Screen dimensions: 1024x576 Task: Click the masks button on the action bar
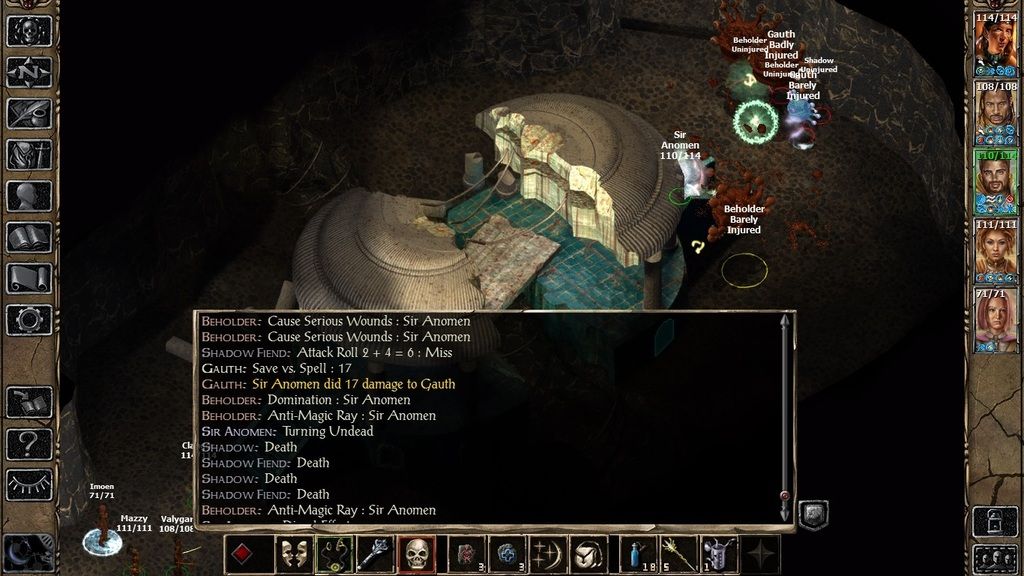[292, 554]
